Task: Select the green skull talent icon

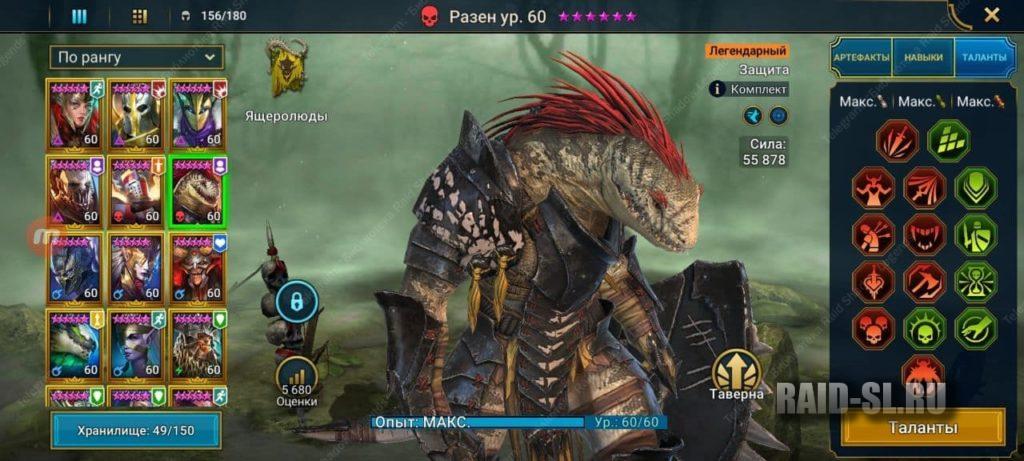Action: point(925,328)
